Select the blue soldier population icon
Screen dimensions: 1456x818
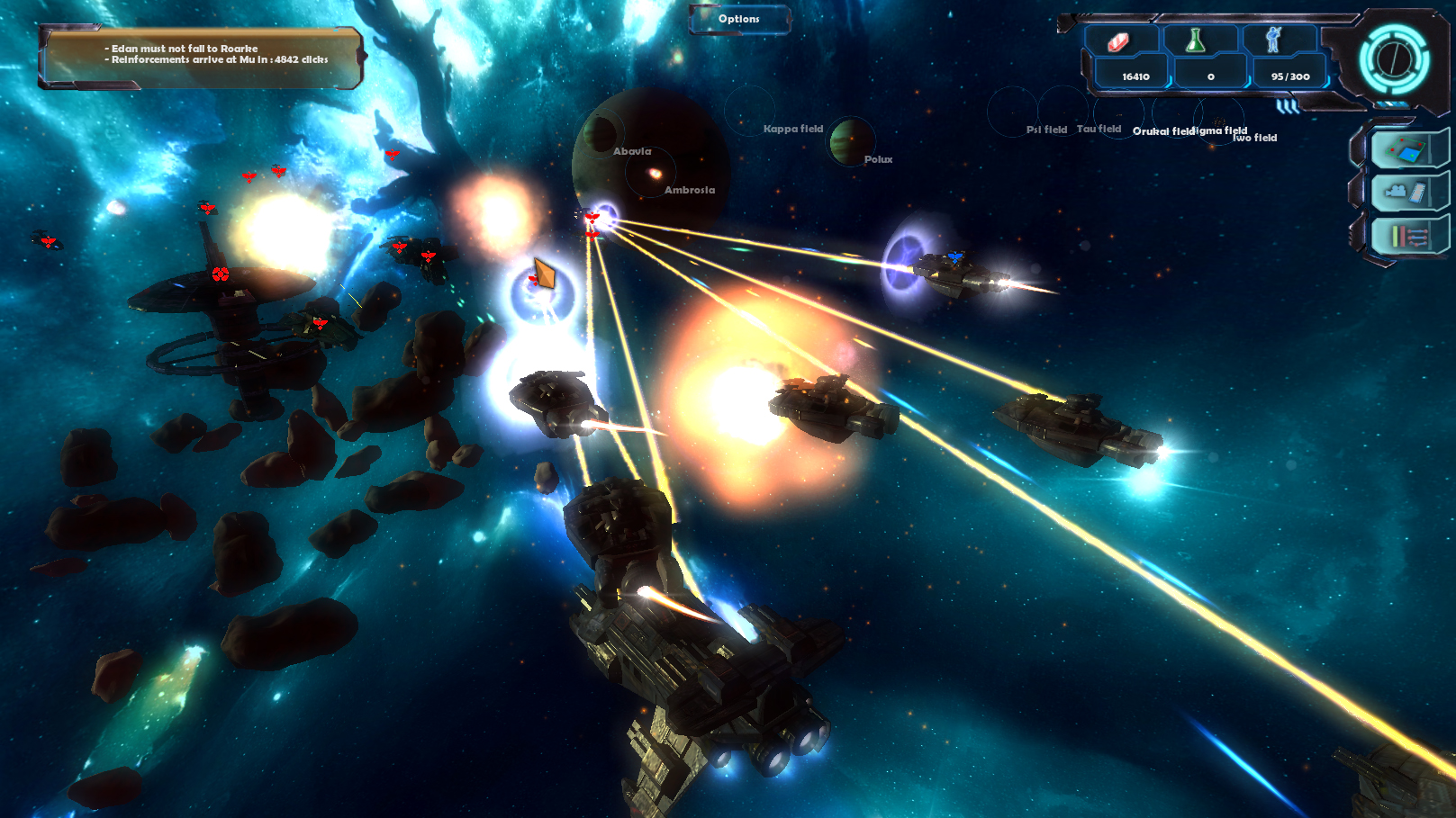1273,40
